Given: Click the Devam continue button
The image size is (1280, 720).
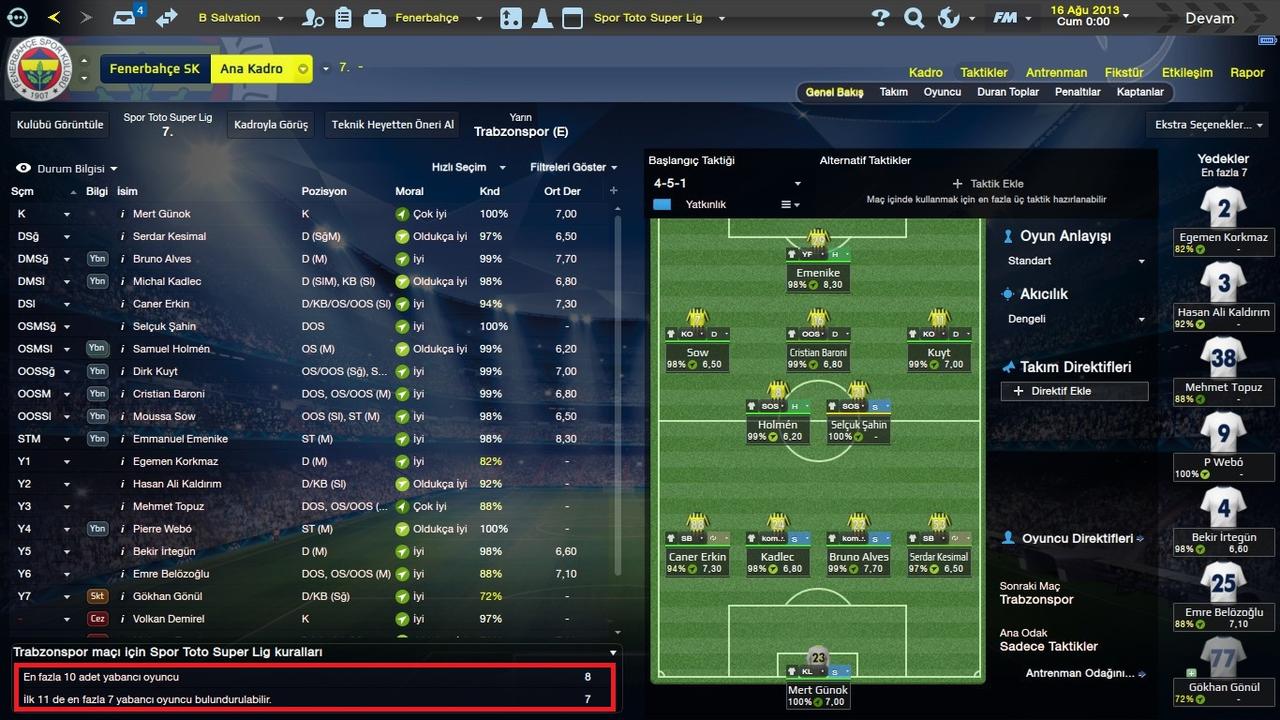Looking at the screenshot, I should pyautogui.click(x=1209, y=18).
